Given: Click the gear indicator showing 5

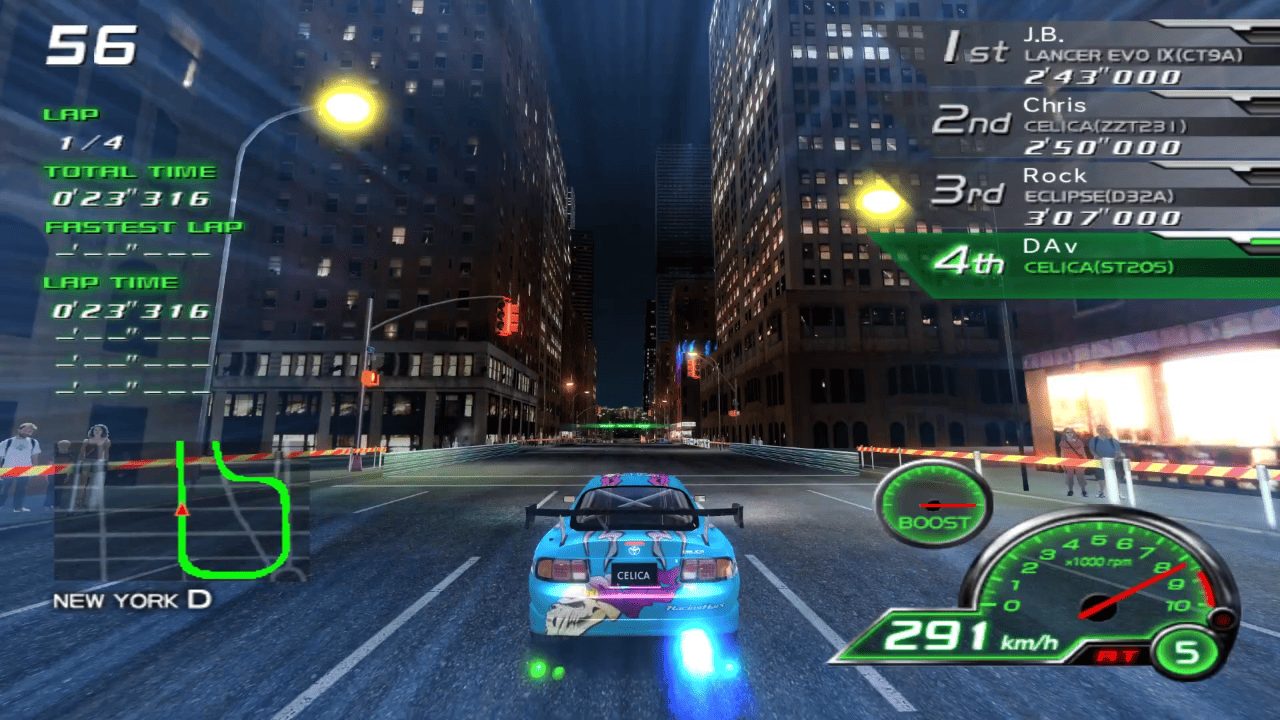Looking at the screenshot, I should click(x=1185, y=651).
